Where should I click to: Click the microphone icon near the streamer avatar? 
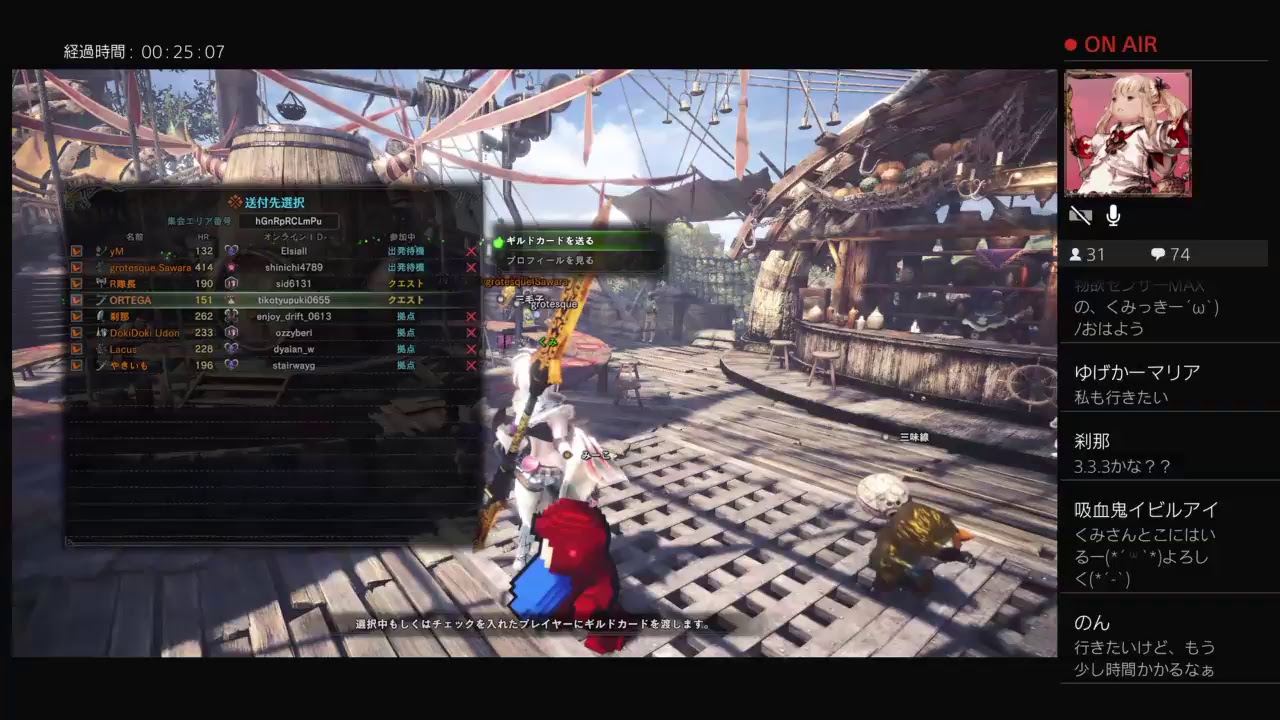point(1112,215)
